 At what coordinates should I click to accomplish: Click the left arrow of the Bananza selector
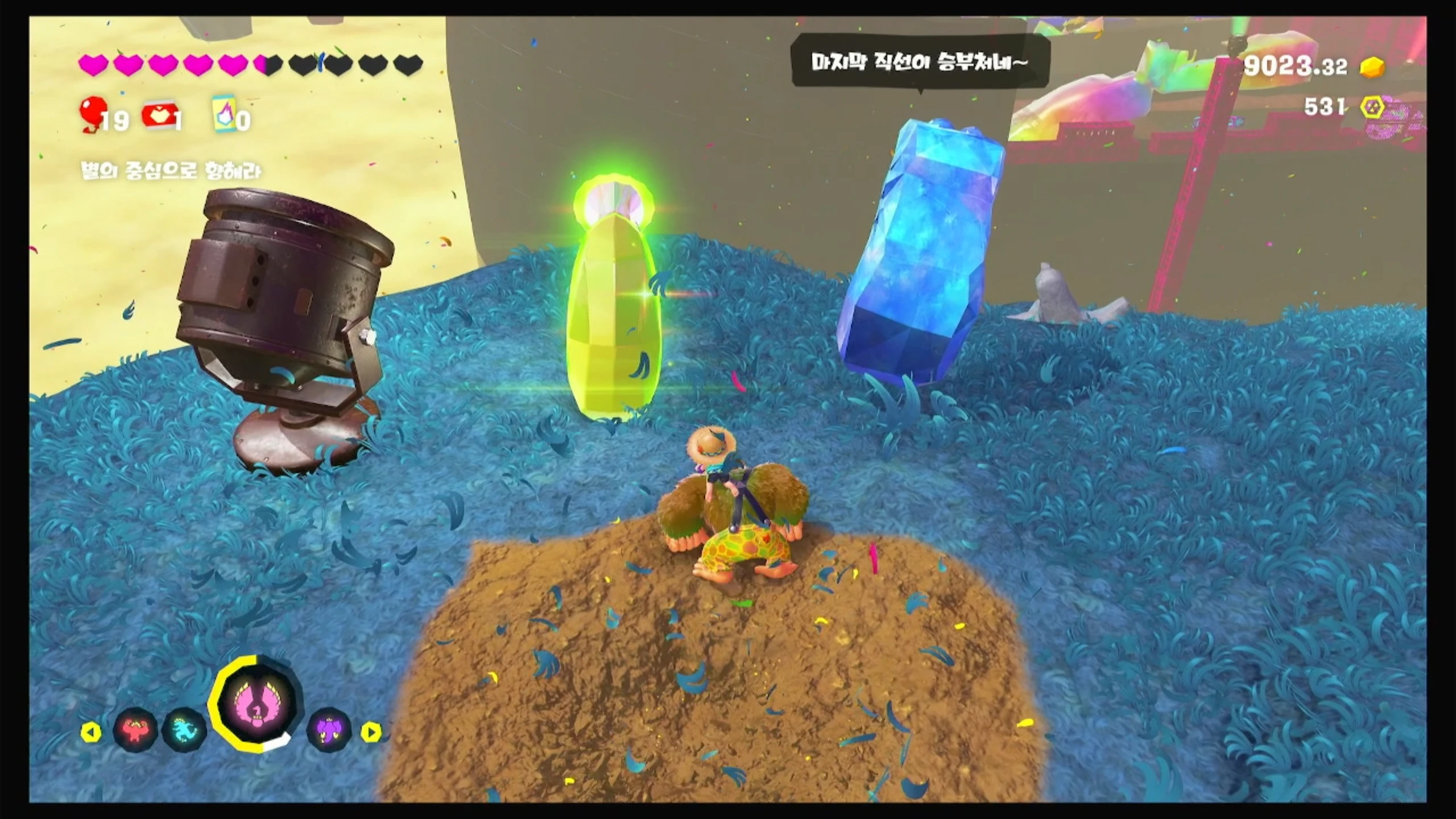point(91,732)
